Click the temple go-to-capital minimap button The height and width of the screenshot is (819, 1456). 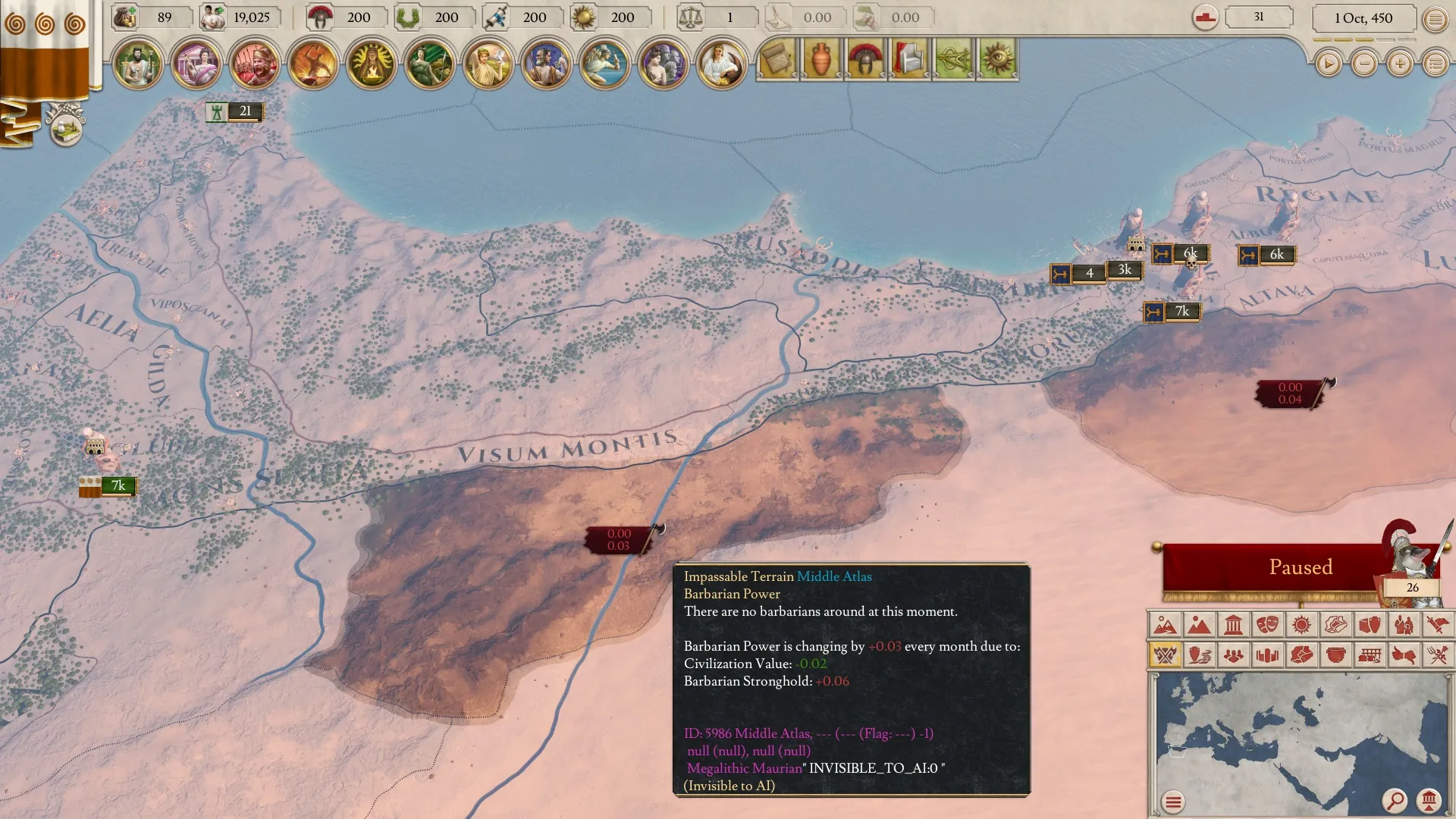click(1429, 800)
